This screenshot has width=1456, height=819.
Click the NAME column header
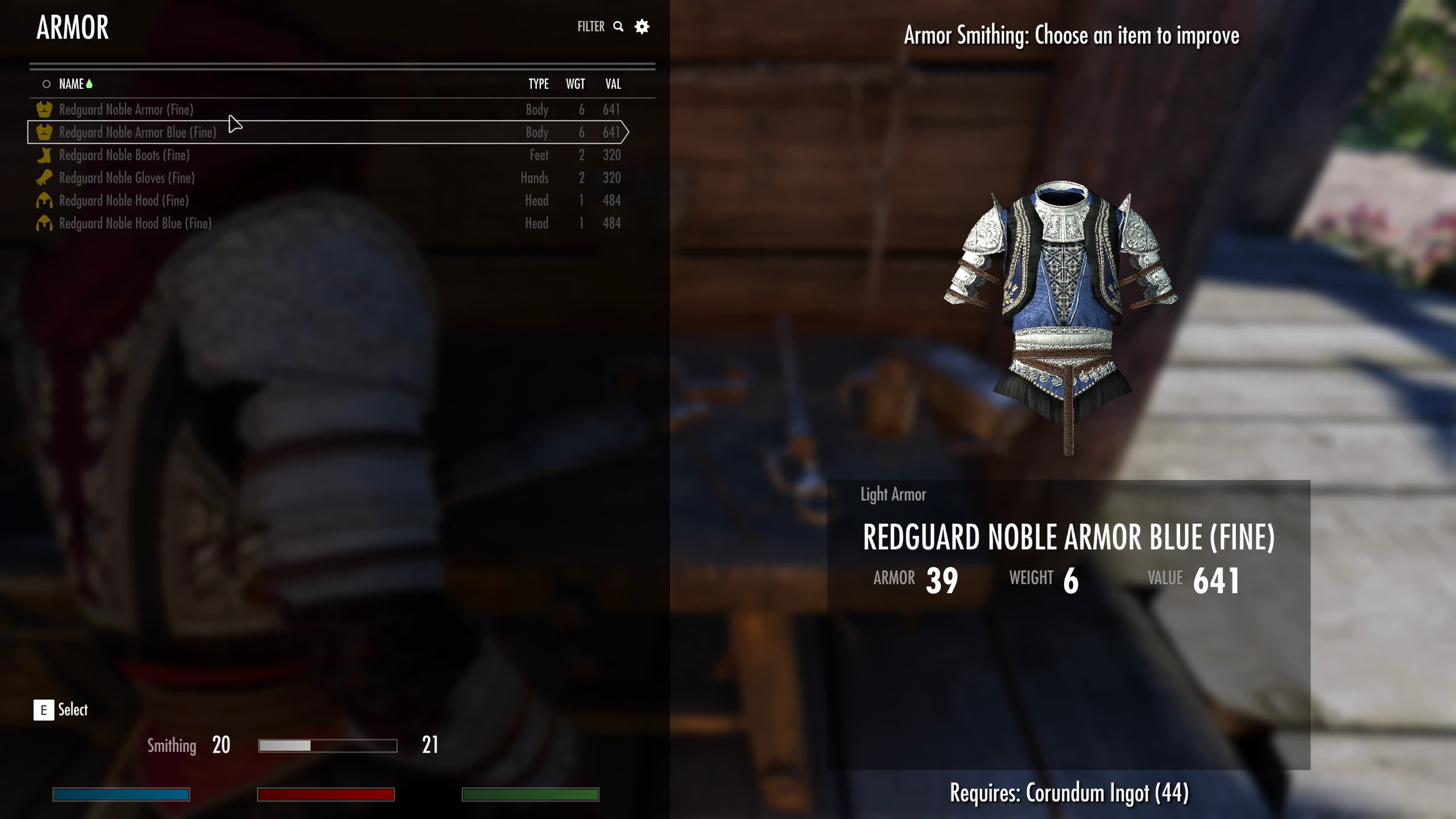pyautogui.click(x=73, y=84)
